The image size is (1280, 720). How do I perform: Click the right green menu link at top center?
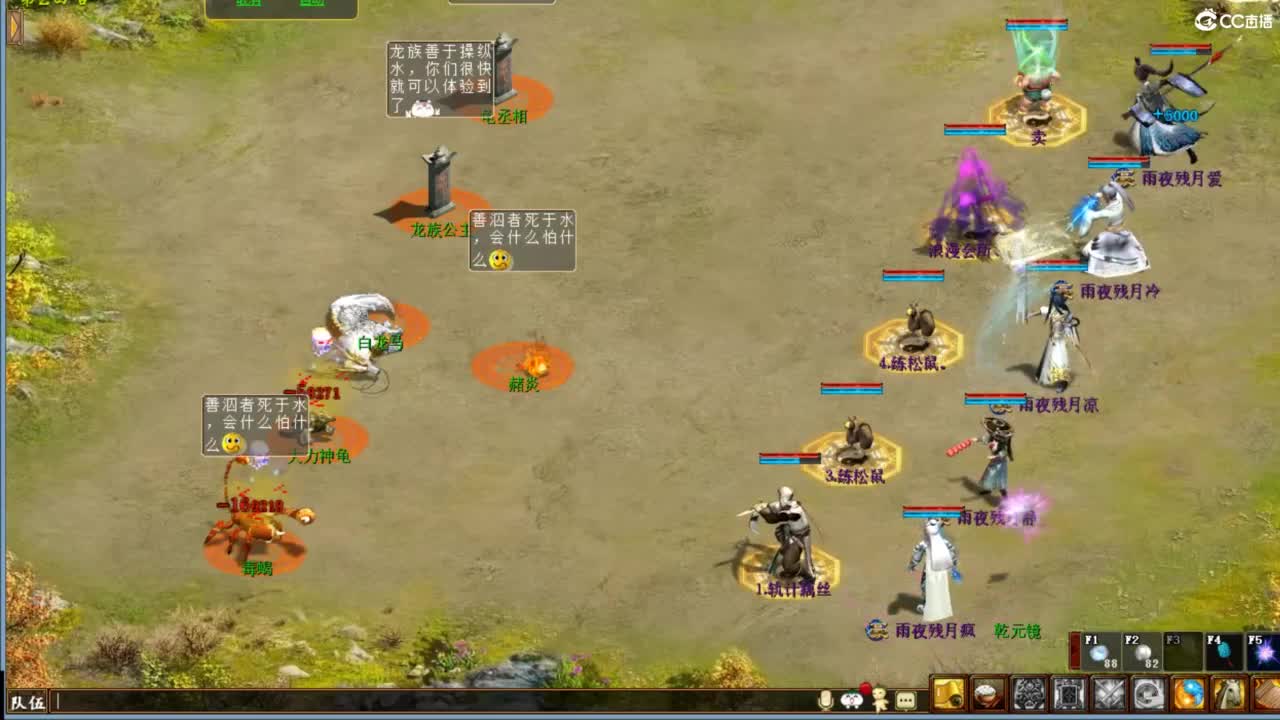[311, 4]
